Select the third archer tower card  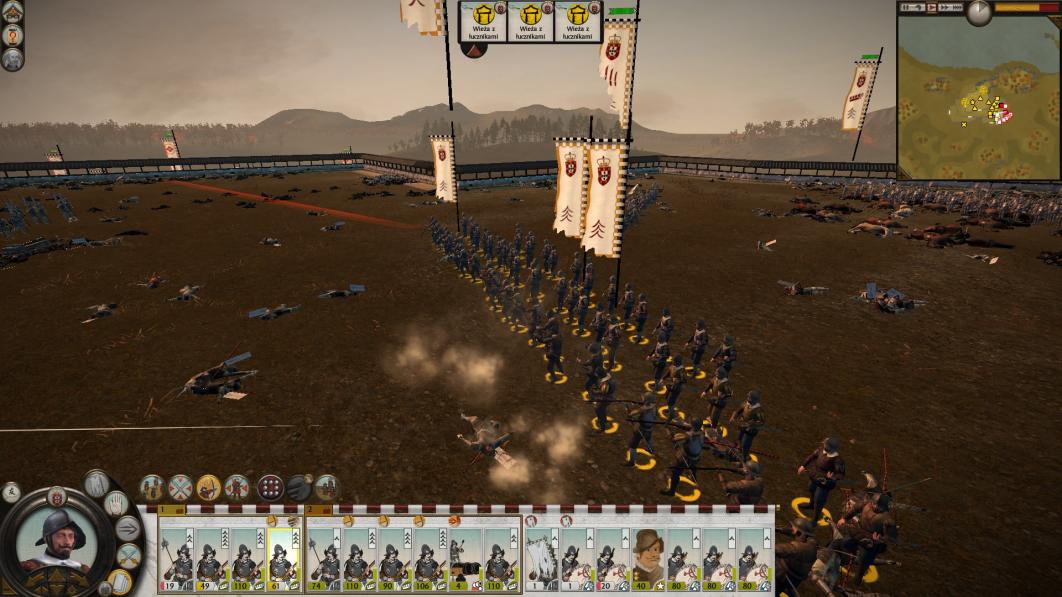[578, 21]
